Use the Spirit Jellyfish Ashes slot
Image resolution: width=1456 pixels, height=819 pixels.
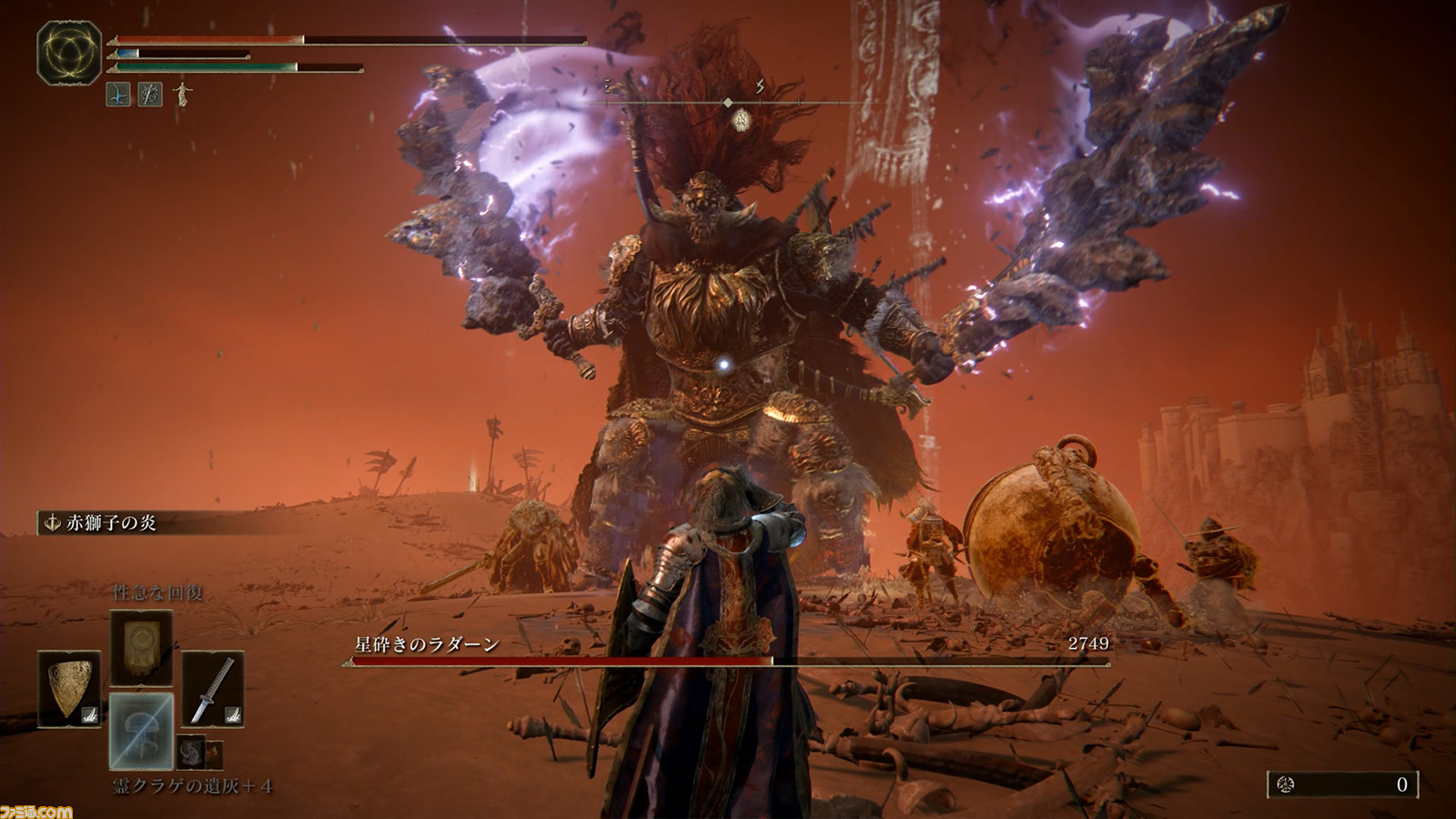tap(141, 731)
